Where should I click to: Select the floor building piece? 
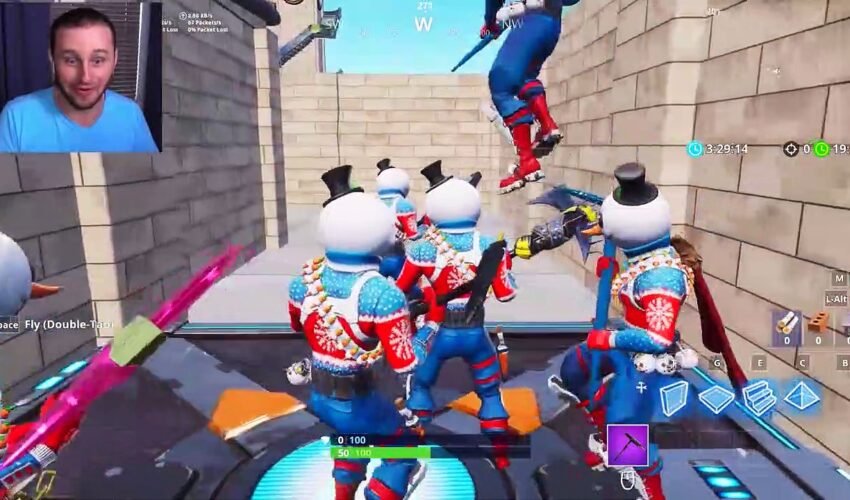tap(716, 398)
